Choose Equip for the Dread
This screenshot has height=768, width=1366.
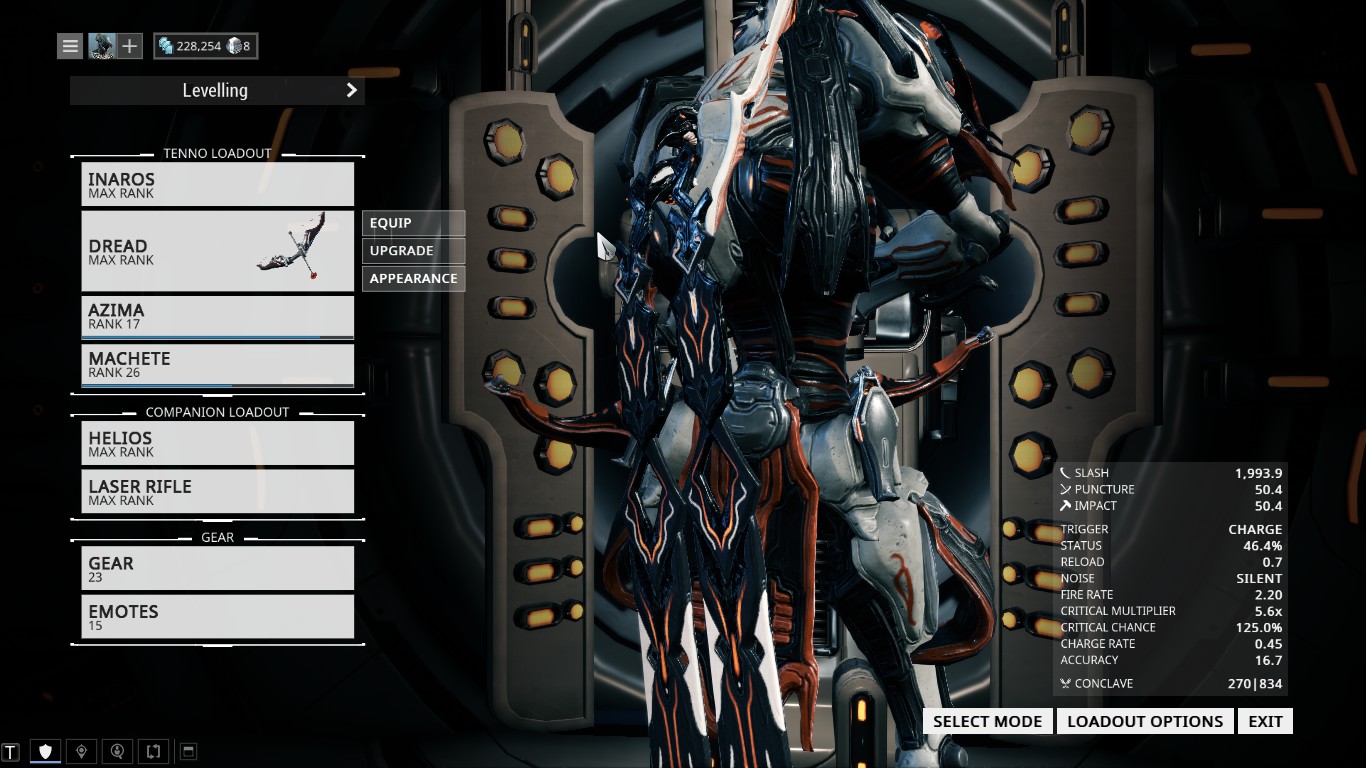tap(413, 223)
